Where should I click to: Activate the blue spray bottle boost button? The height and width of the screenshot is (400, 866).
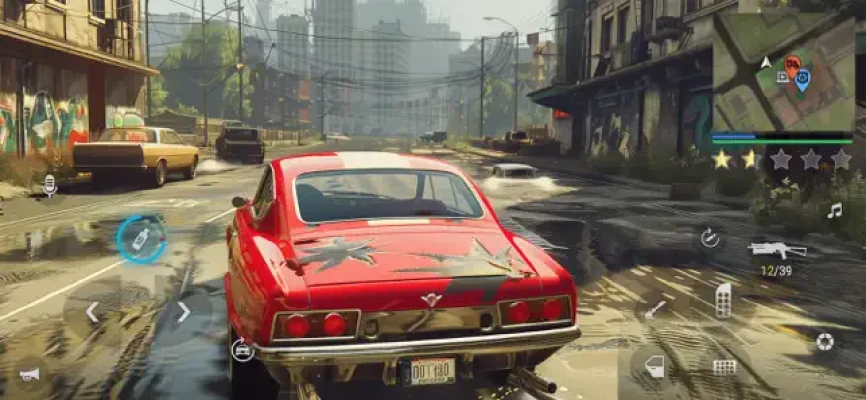141,239
